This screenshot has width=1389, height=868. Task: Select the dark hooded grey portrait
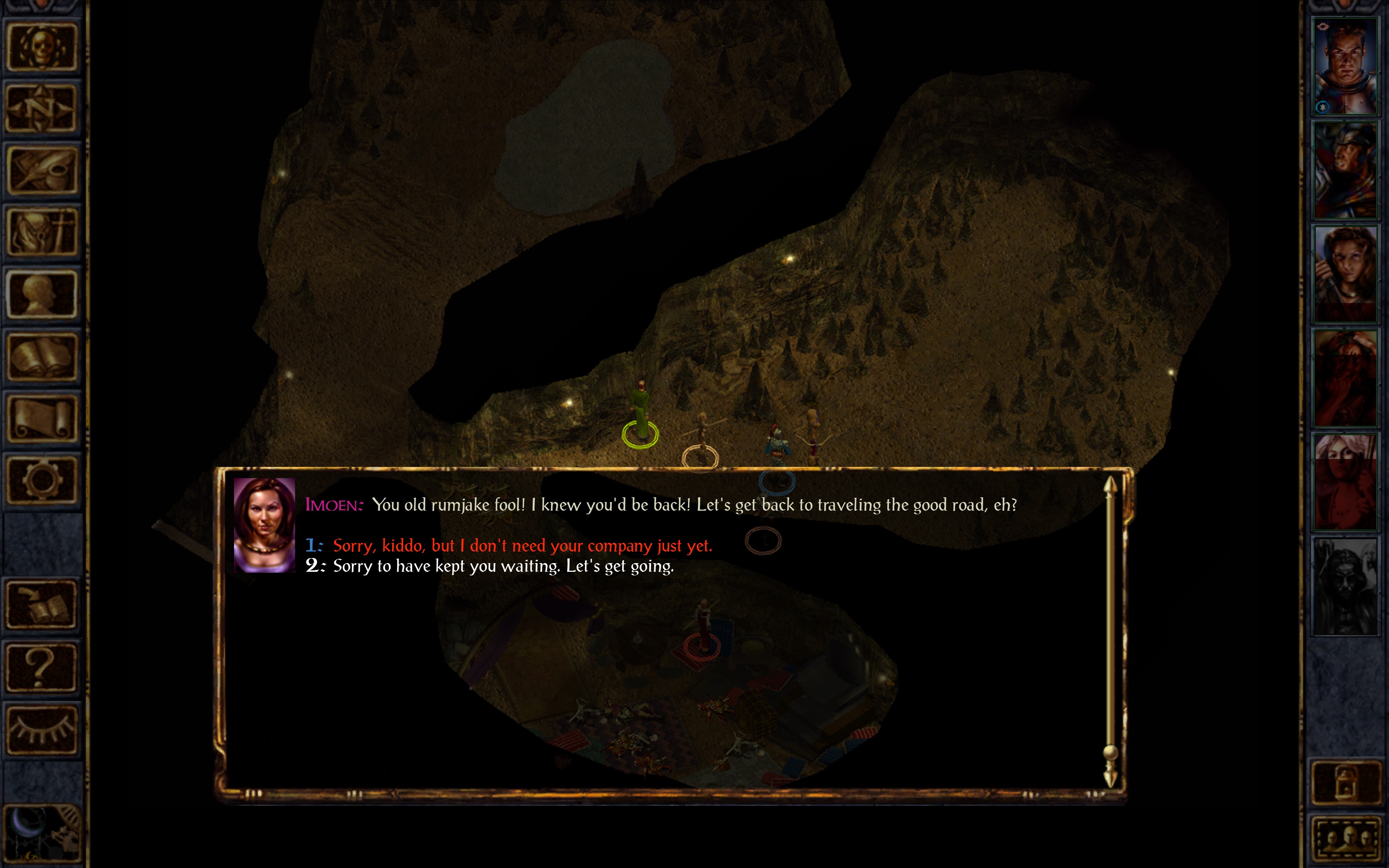[x=1345, y=586]
